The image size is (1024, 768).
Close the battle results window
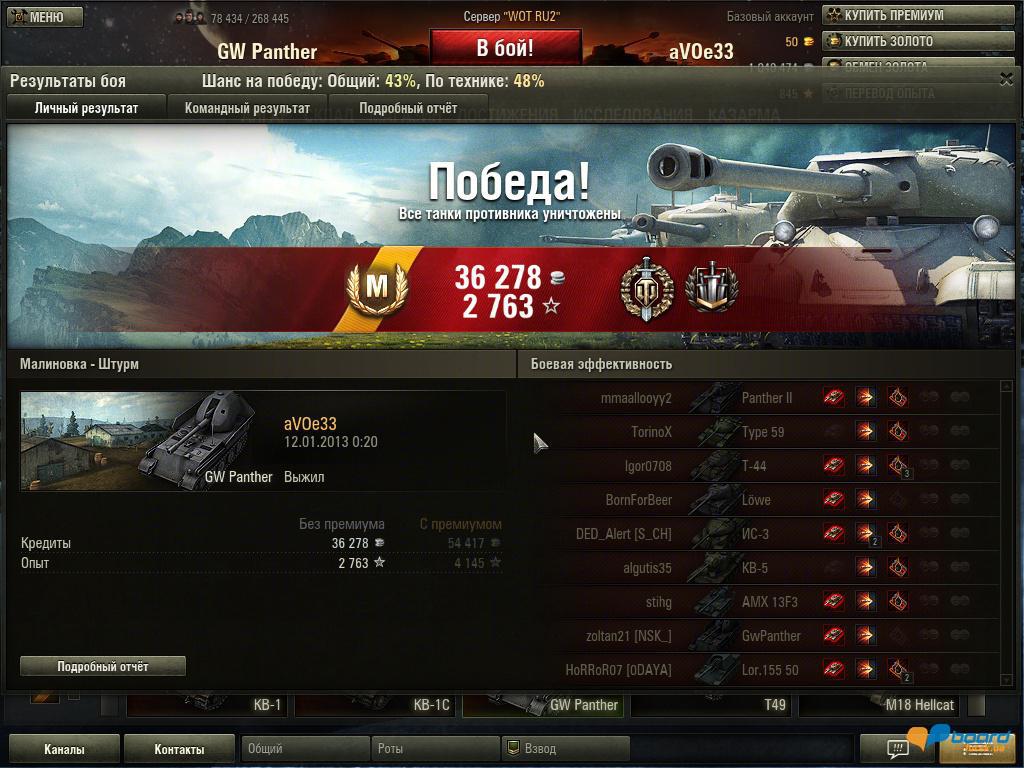[1006, 79]
